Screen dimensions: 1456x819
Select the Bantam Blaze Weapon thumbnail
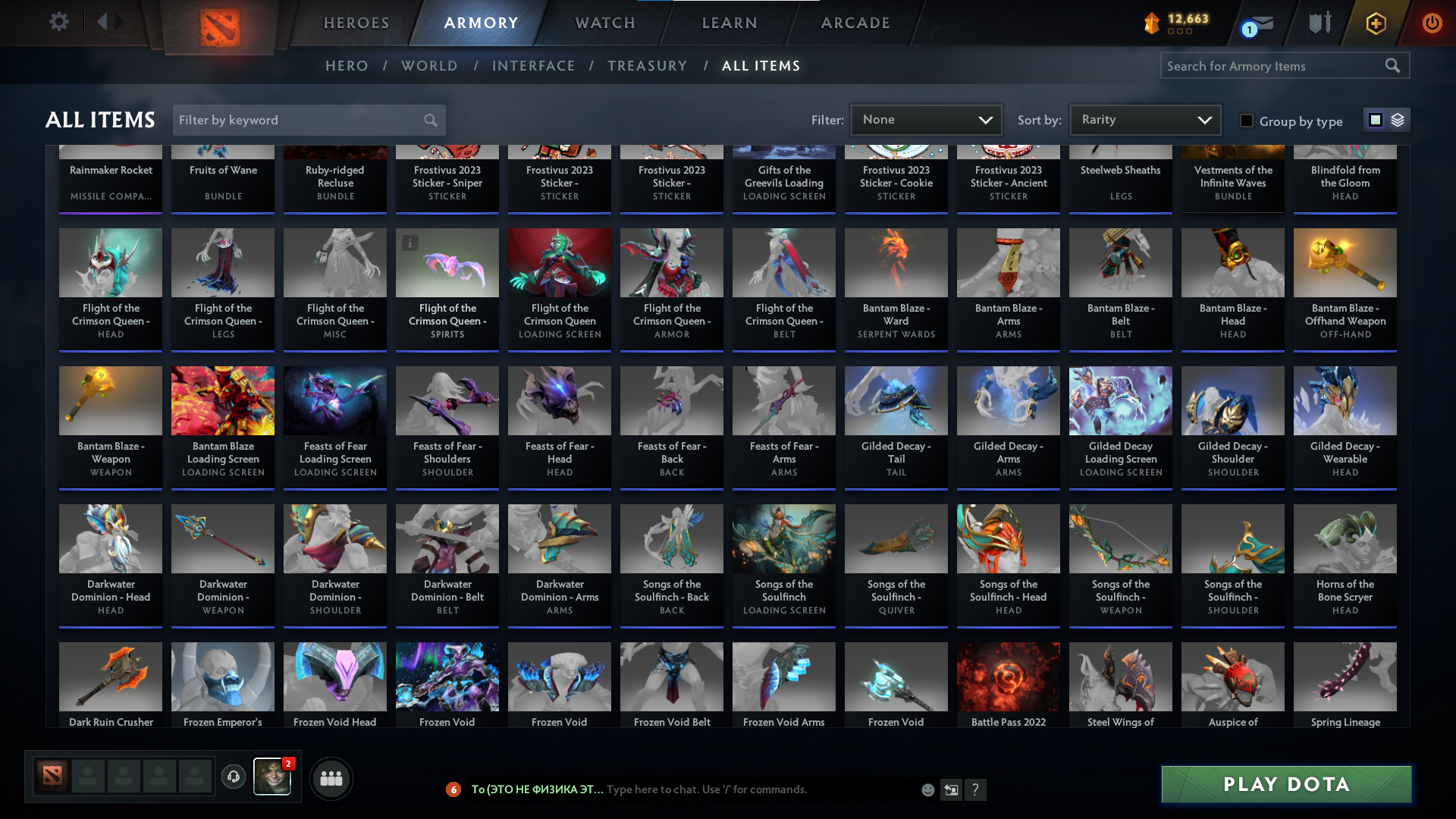[x=110, y=400]
